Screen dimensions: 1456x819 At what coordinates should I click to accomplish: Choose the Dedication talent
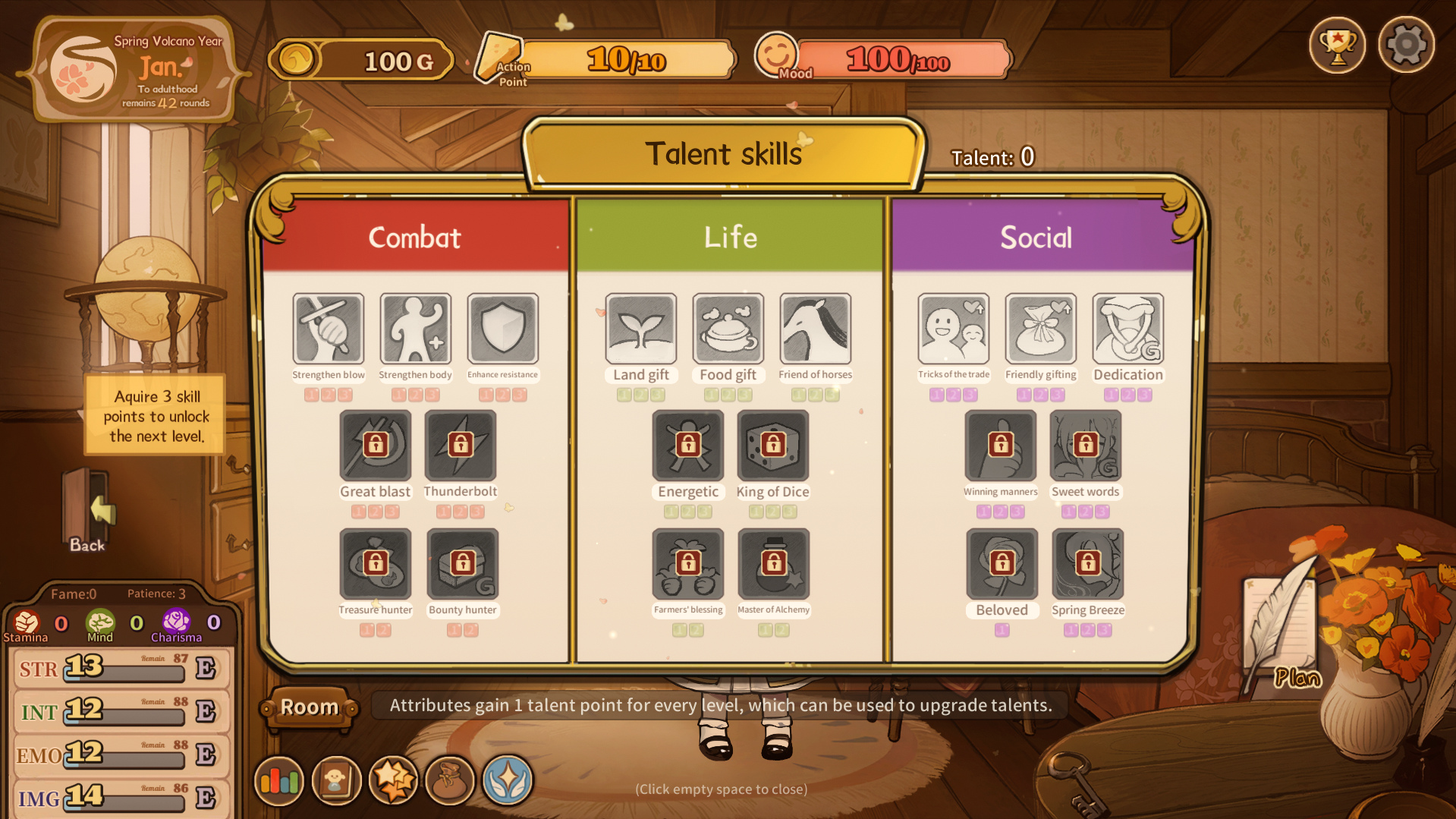[1127, 329]
